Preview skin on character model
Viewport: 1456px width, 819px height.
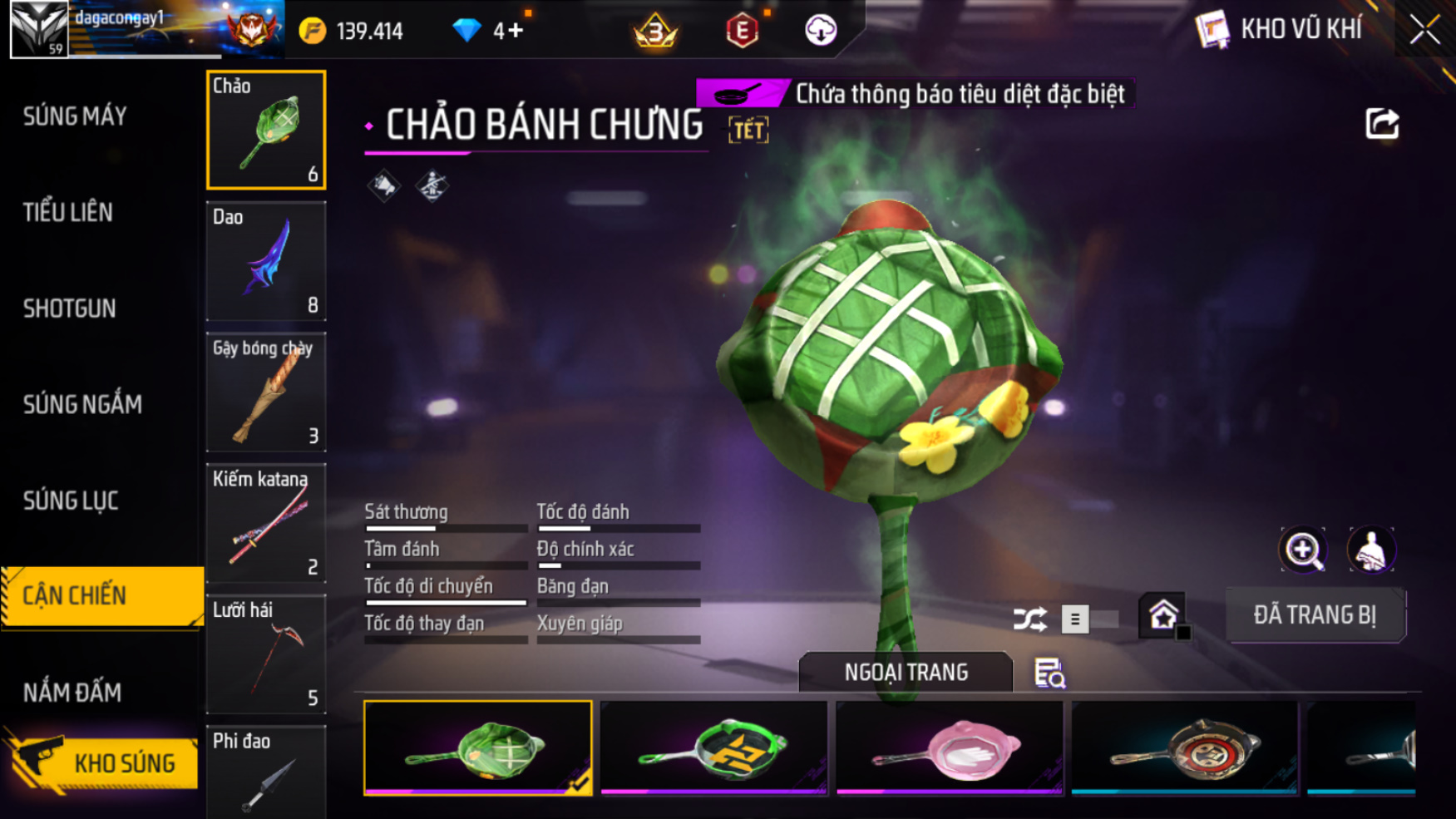(x=1370, y=550)
